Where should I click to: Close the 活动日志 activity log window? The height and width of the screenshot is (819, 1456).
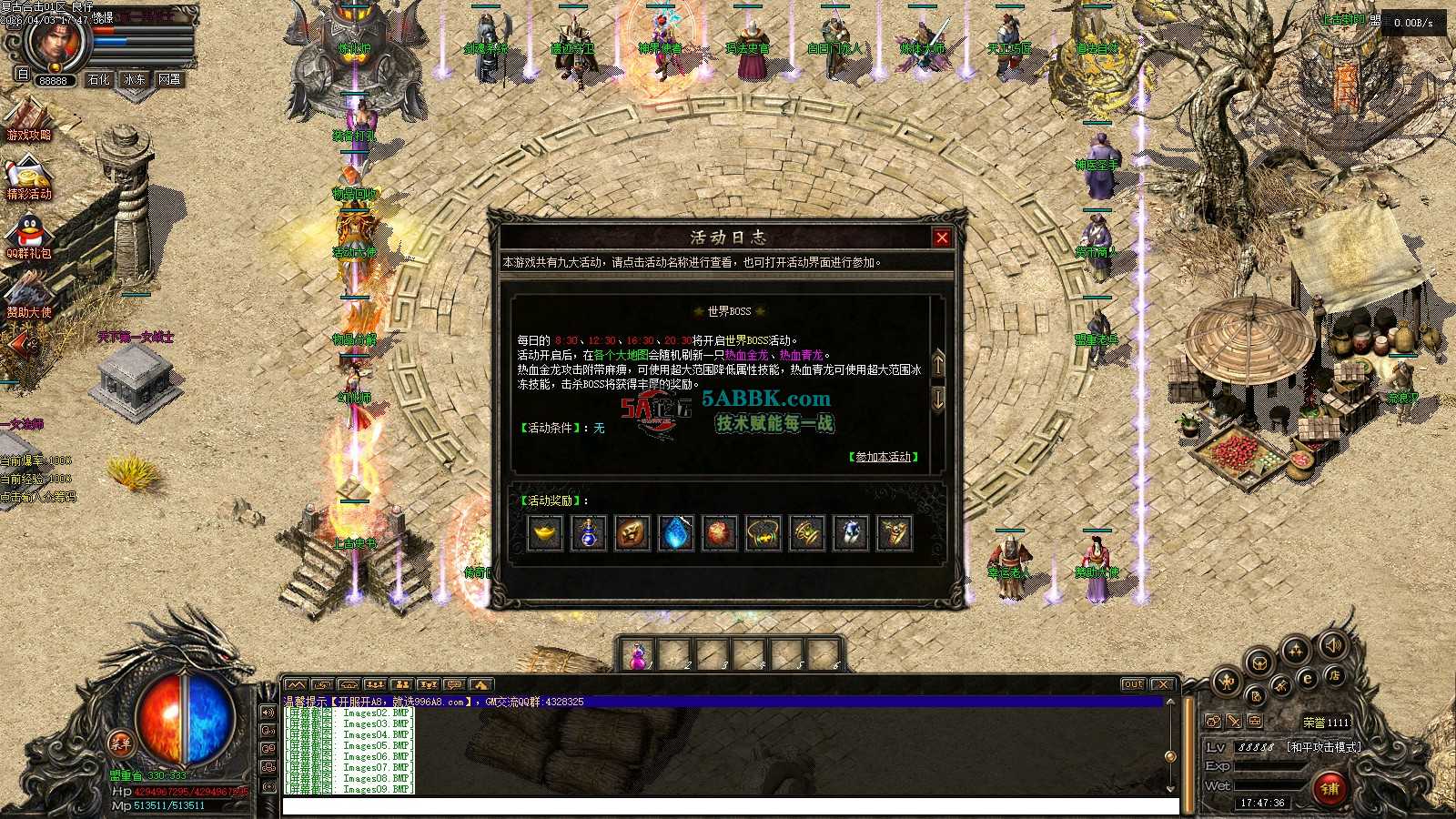pos(942,238)
